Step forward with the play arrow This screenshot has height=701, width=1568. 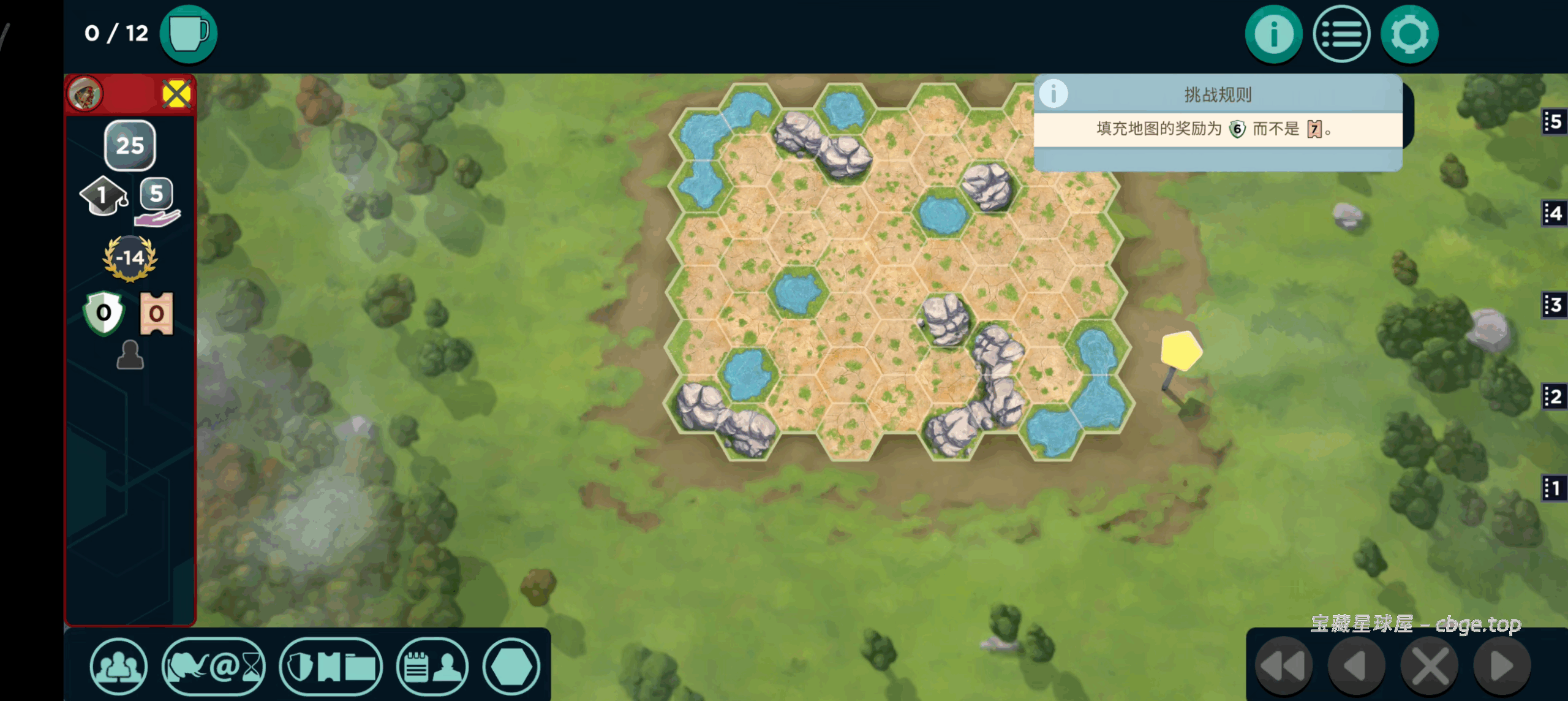click(1502, 666)
